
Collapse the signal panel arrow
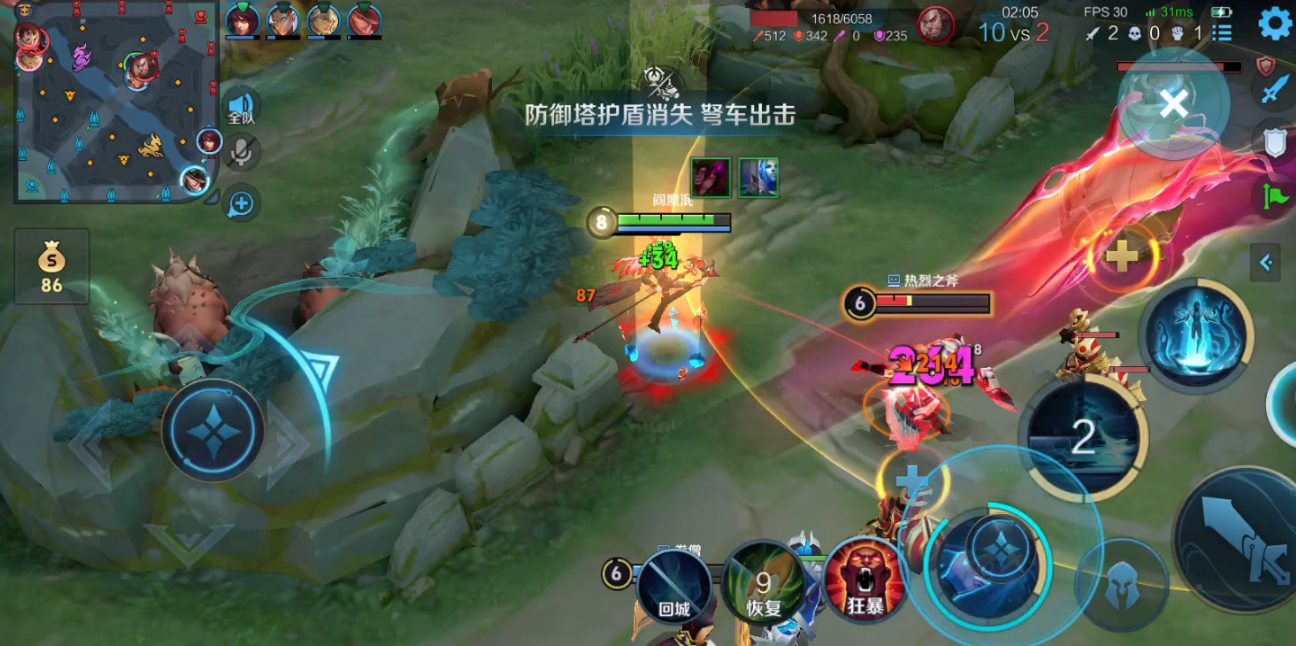[1265, 263]
